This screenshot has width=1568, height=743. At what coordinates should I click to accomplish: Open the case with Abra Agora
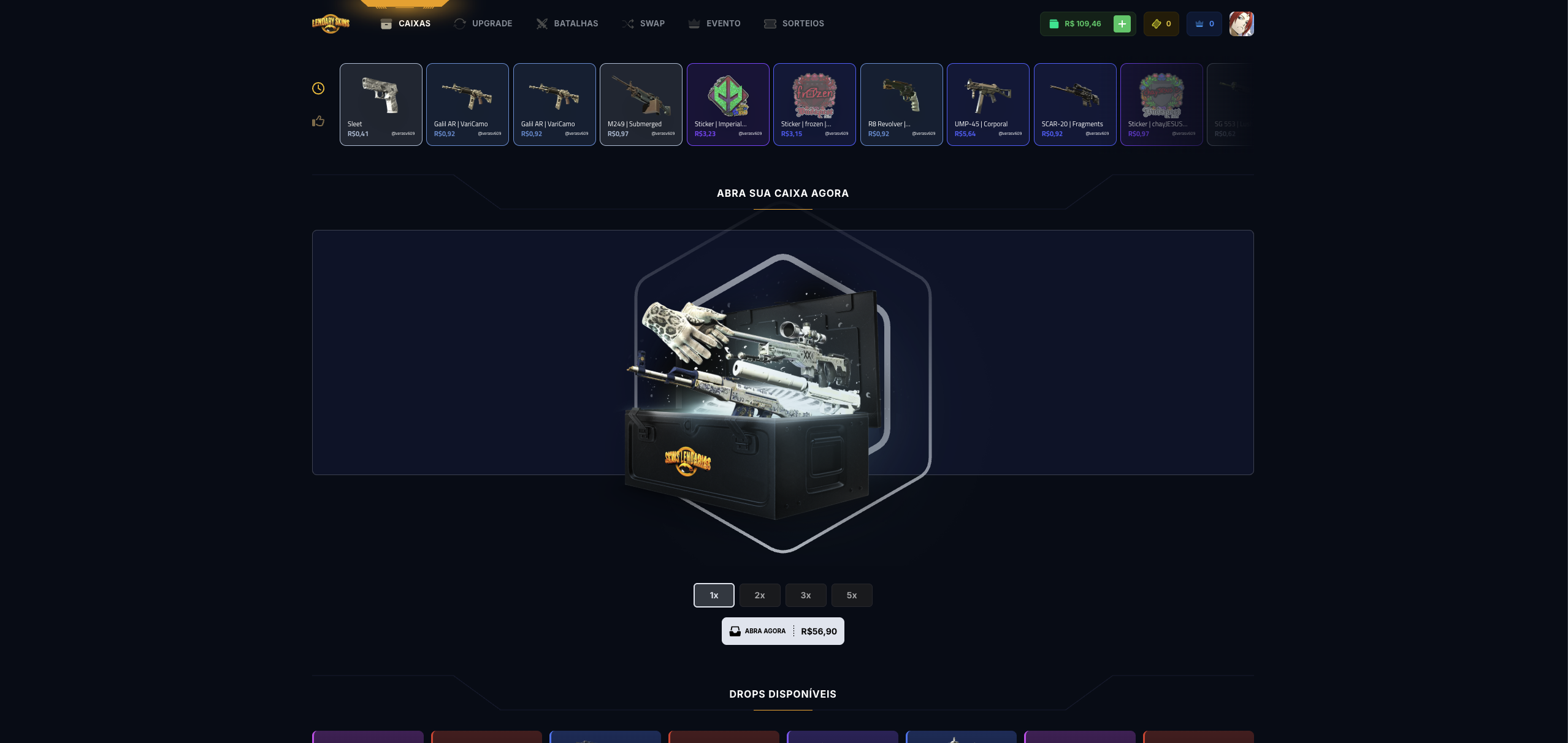point(782,631)
